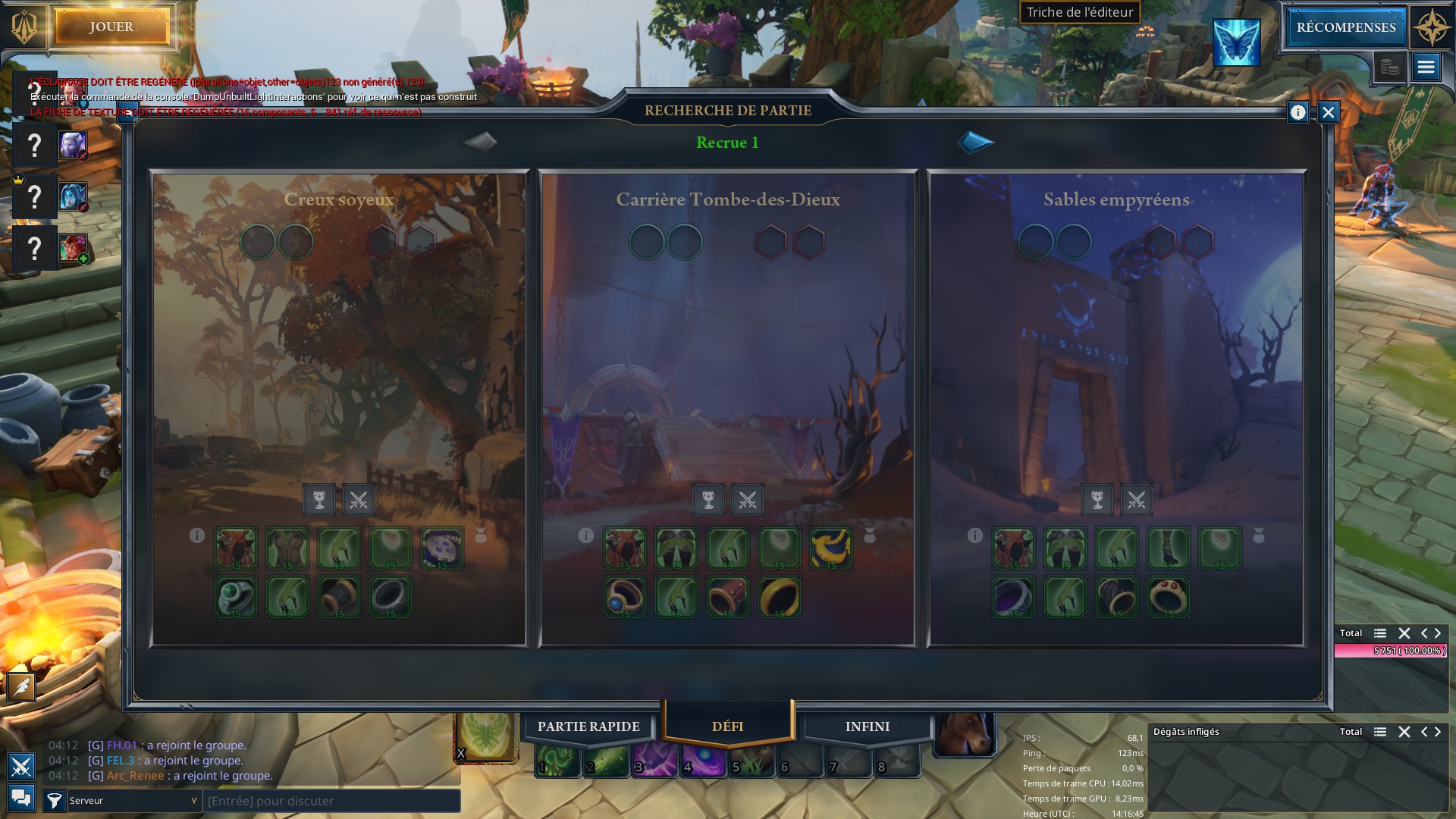Click the chat input field
Viewport: 1456px width, 819px height.
click(331, 801)
